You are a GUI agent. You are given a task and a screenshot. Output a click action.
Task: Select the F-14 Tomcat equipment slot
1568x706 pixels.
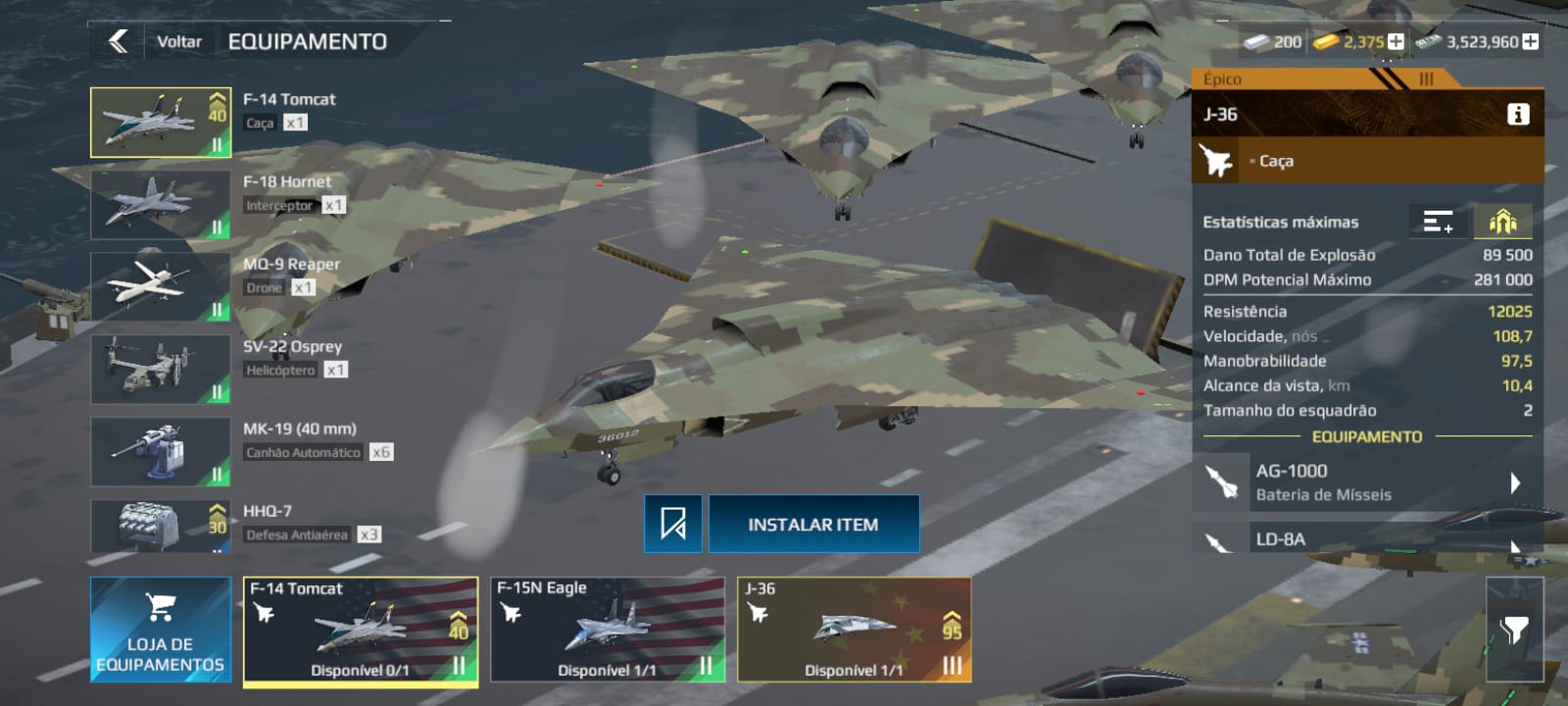pyautogui.click(x=161, y=123)
